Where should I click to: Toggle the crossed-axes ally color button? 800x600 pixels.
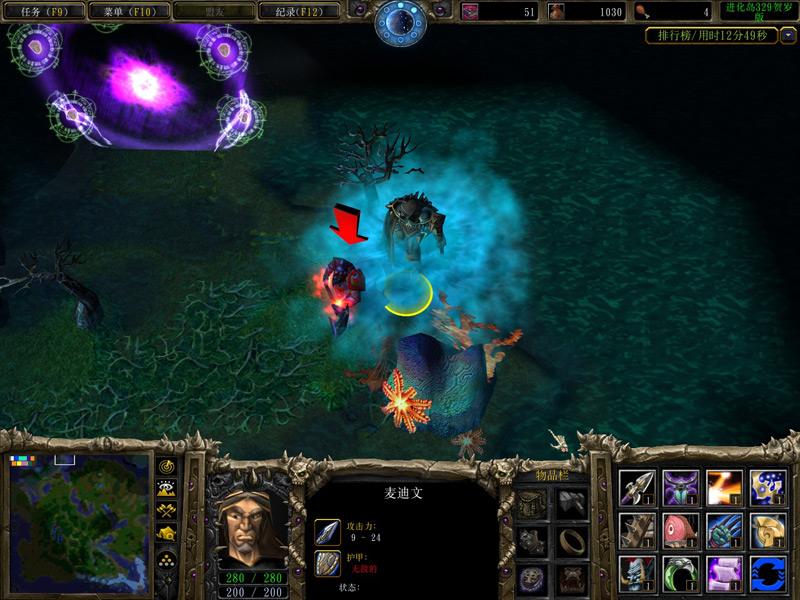tap(166, 511)
